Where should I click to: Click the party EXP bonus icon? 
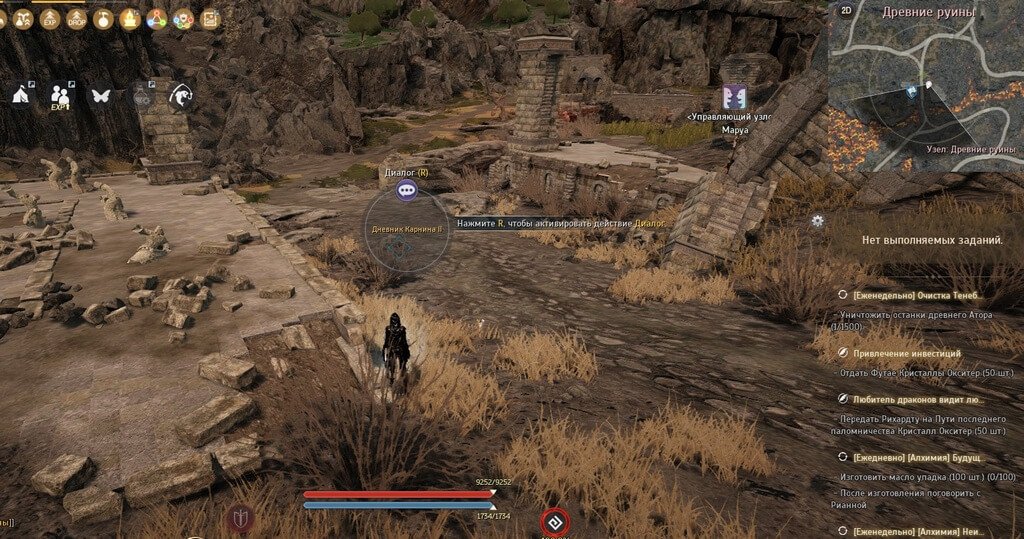59,95
